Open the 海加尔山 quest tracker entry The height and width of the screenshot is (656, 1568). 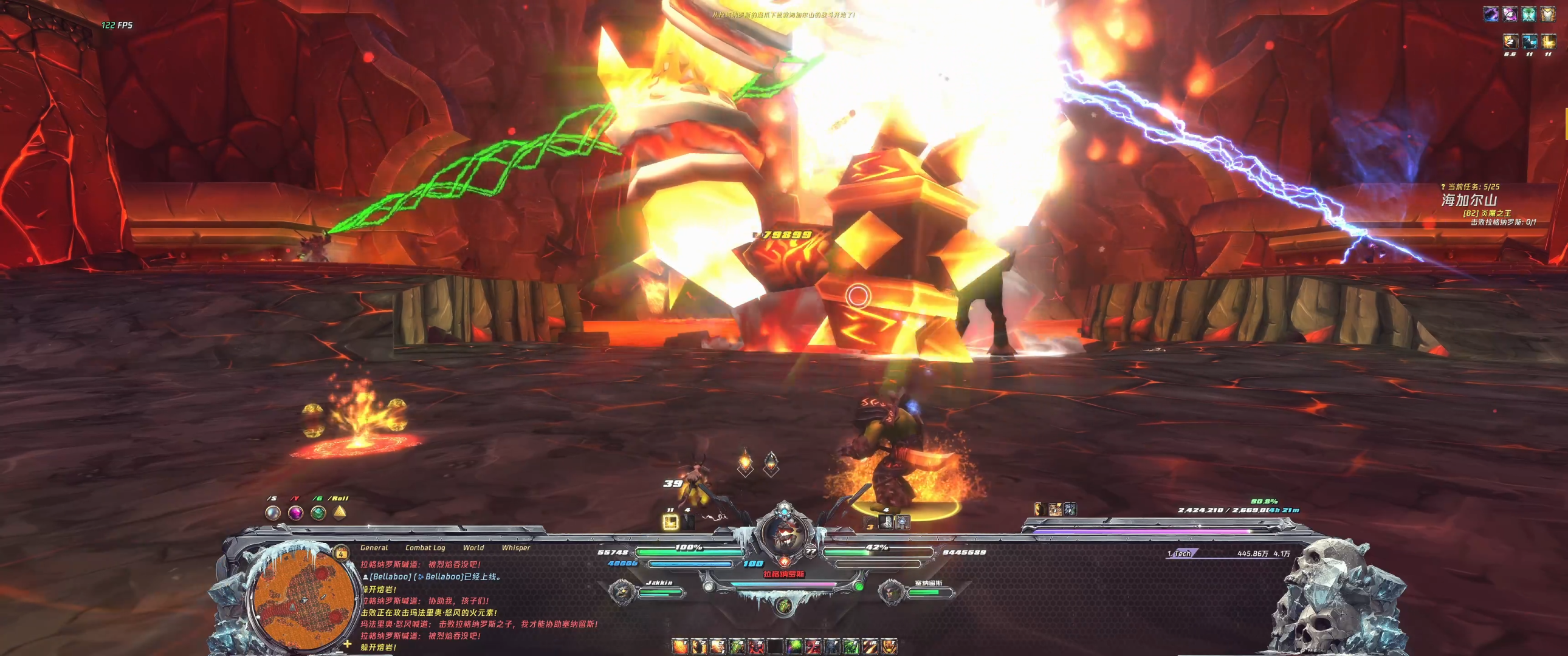coord(1469,200)
